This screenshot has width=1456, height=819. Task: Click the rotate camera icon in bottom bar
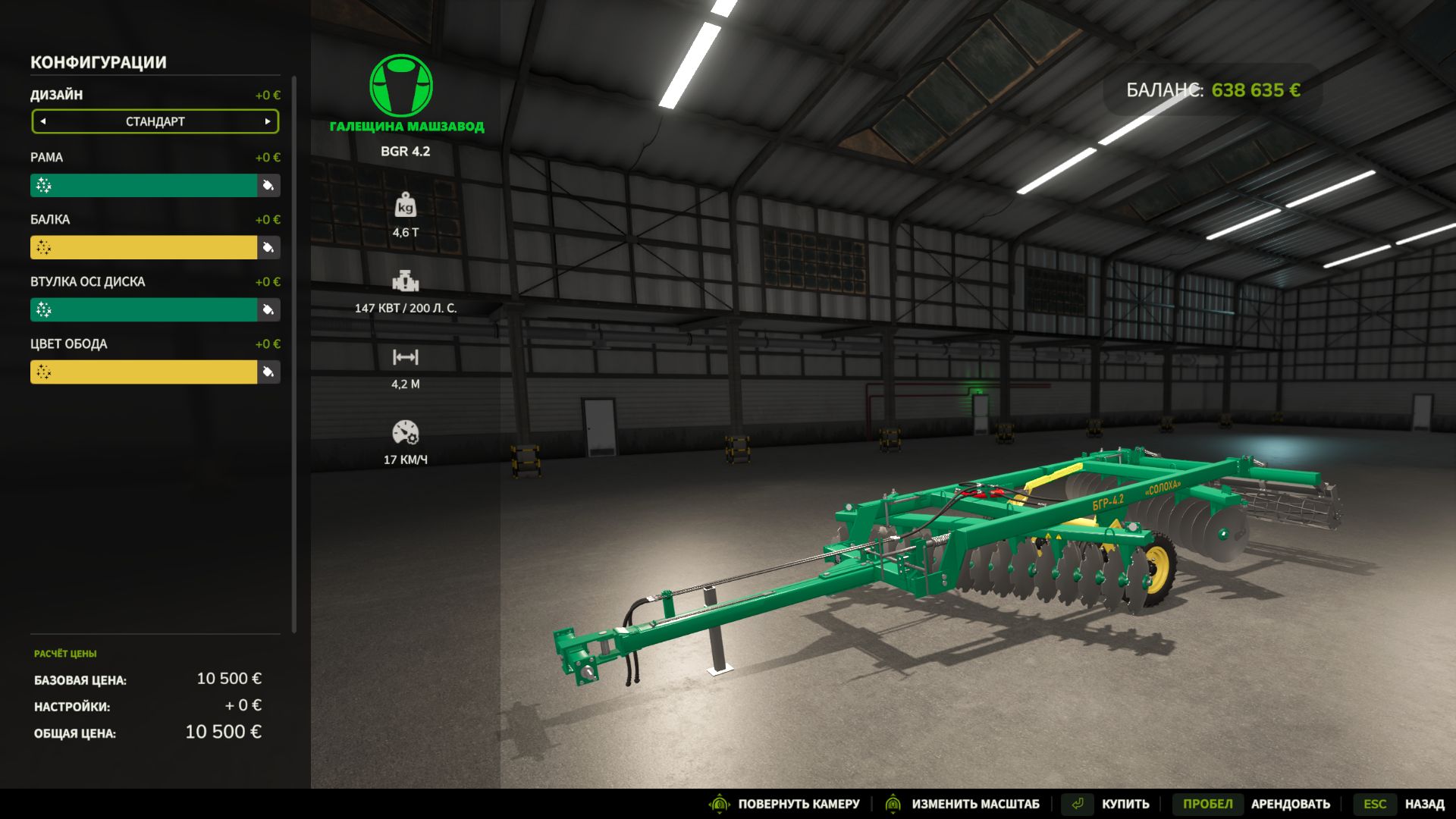pyautogui.click(x=720, y=804)
